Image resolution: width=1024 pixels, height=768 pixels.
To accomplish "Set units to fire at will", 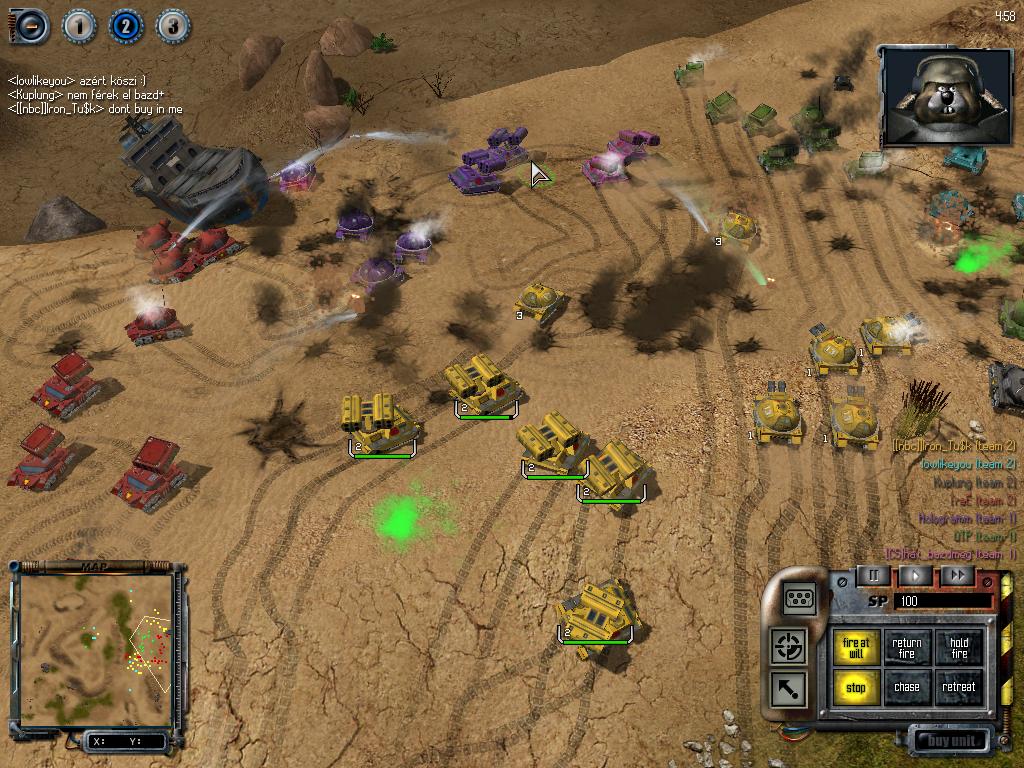I will pyautogui.click(x=856, y=648).
